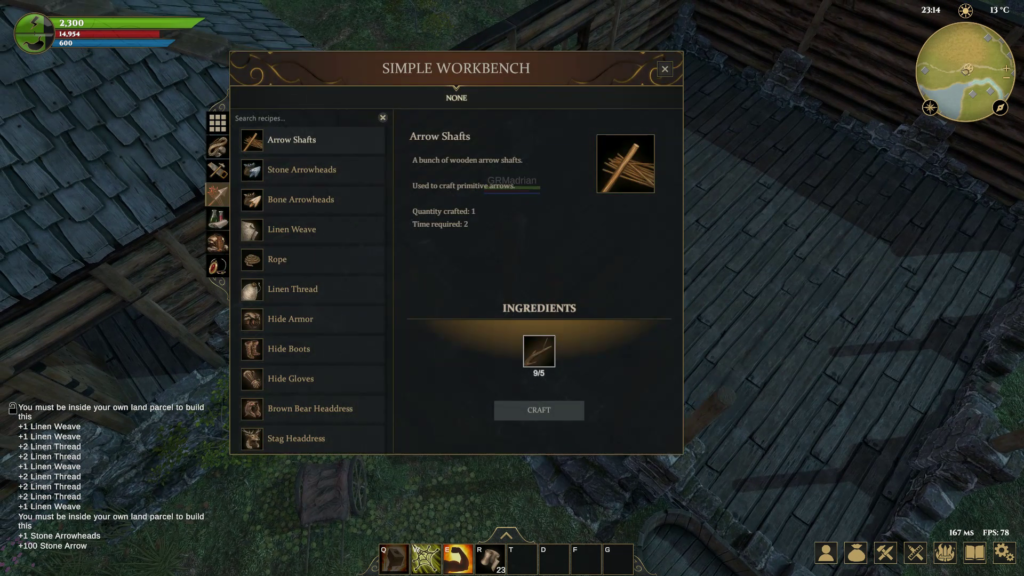Show all recipes with the grid tab
1024x576 pixels.
tap(217, 122)
